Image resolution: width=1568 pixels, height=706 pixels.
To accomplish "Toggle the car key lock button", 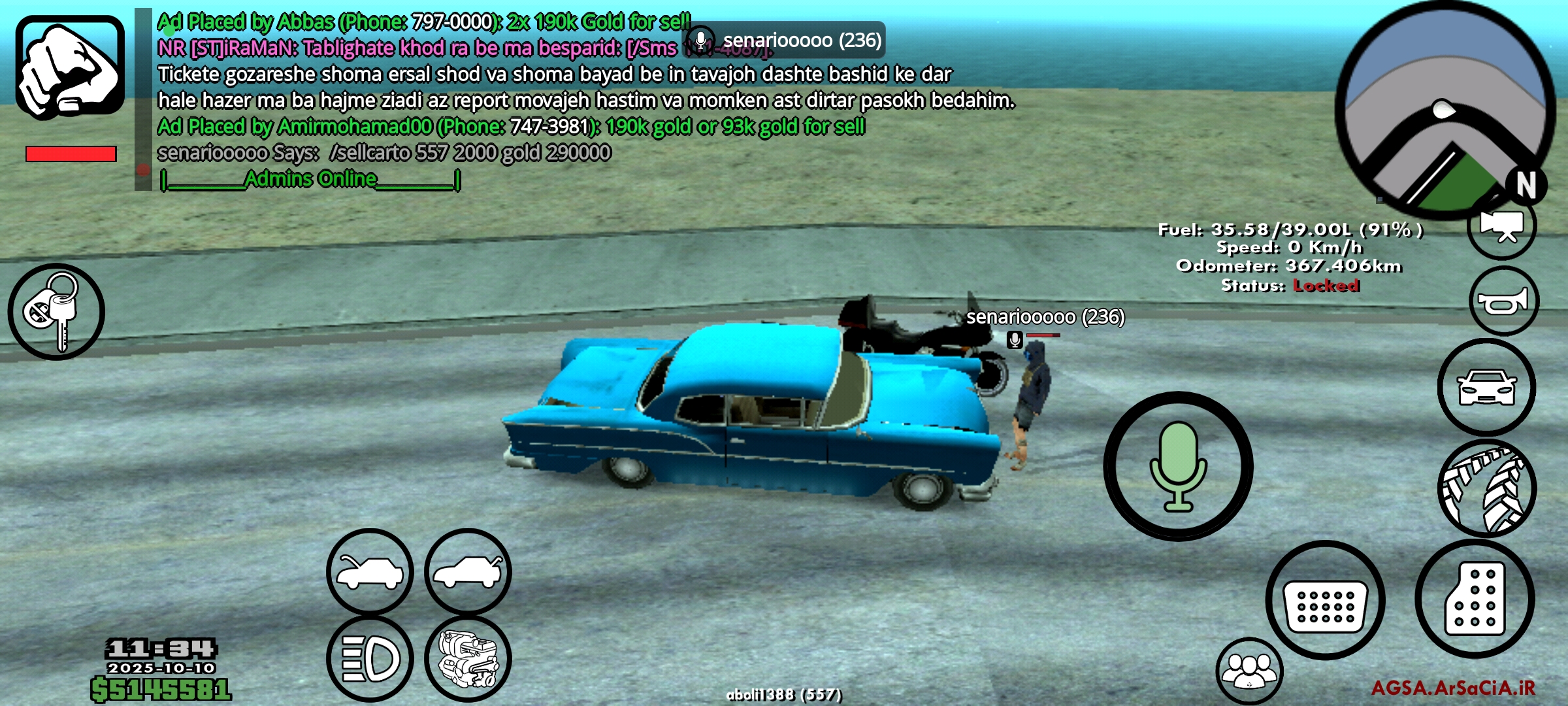I will [x=56, y=312].
